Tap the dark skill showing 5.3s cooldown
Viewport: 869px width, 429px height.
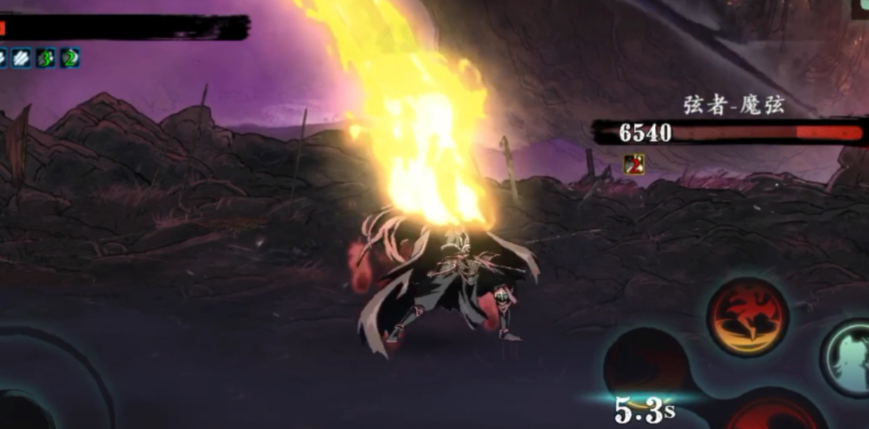(645, 367)
